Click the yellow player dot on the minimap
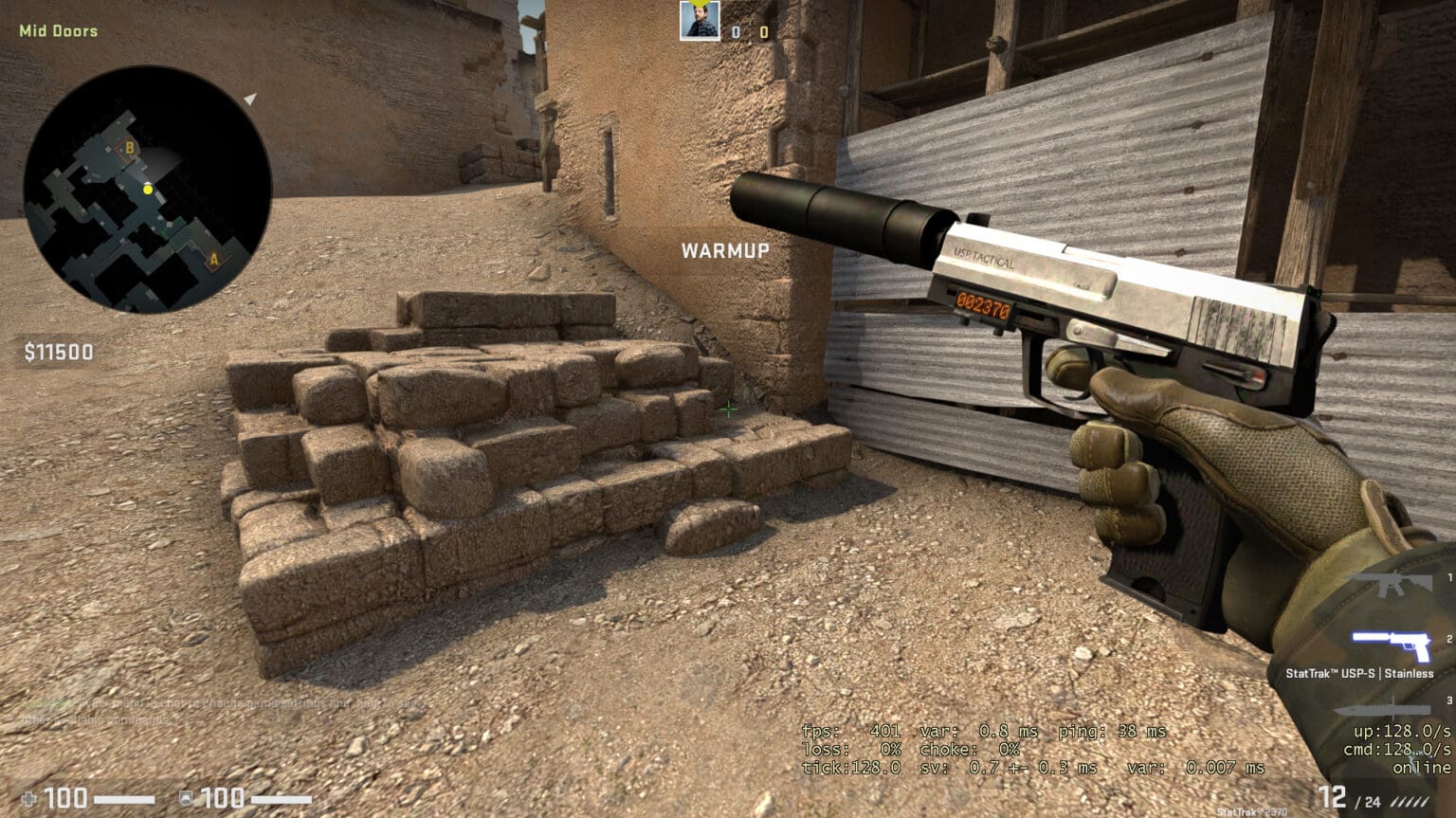Viewport: 1456px width, 818px height. click(x=149, y=190)
